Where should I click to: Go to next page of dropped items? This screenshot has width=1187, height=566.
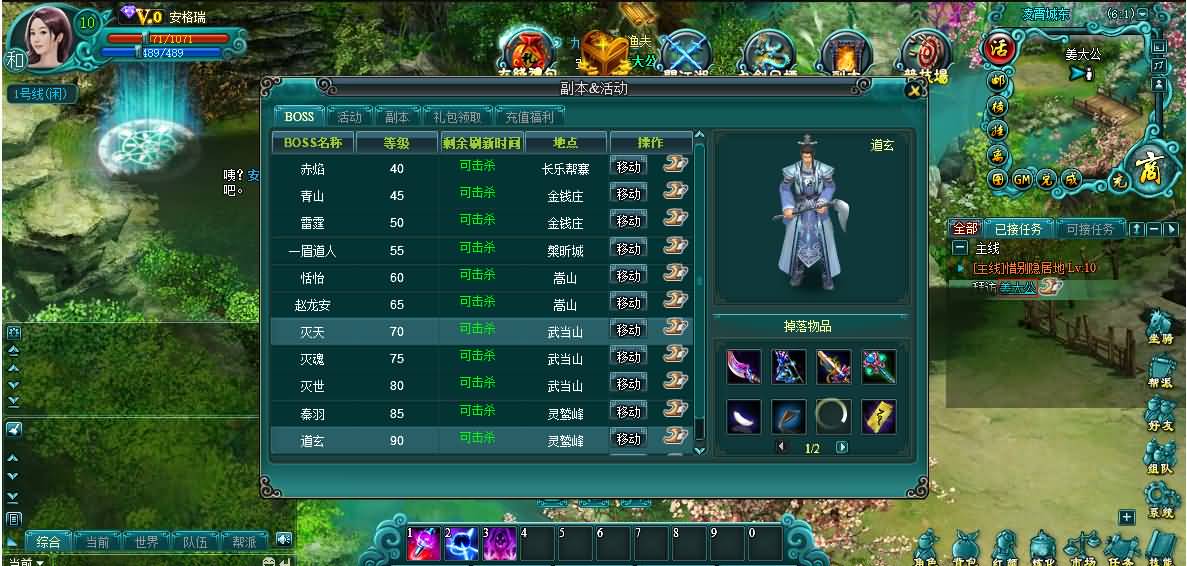(842, 448)
